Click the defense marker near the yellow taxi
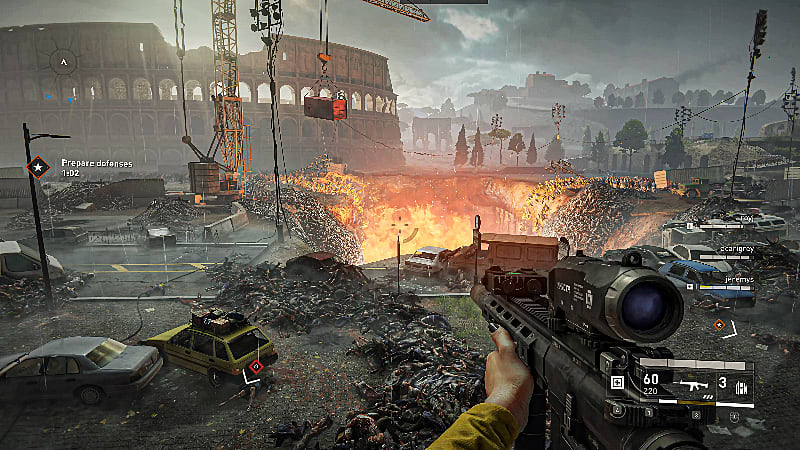Viewport: 800px width, 450px height. 257,367
